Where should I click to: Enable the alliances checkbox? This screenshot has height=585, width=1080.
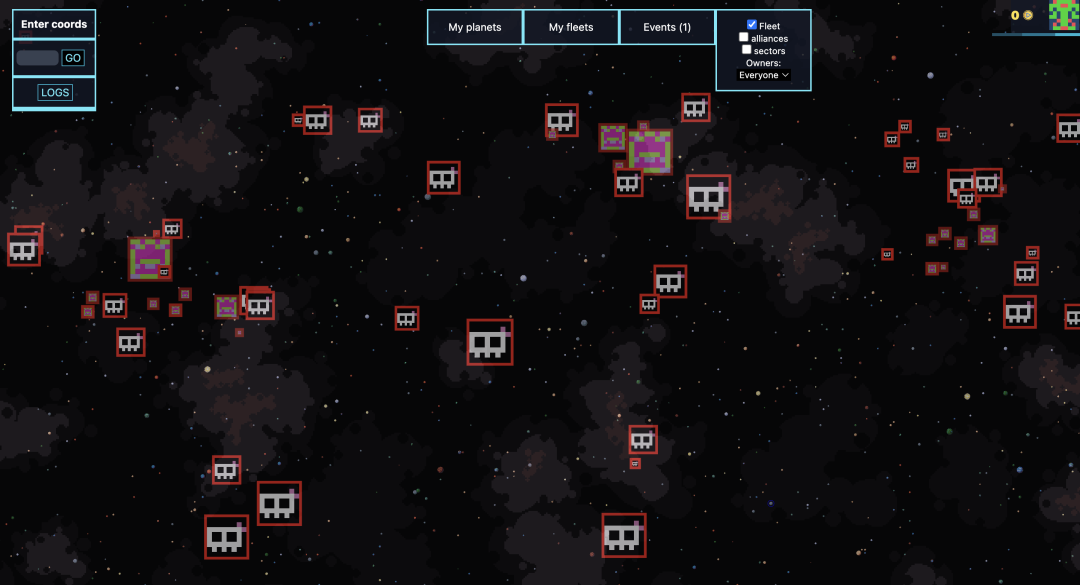pos(744,38)
